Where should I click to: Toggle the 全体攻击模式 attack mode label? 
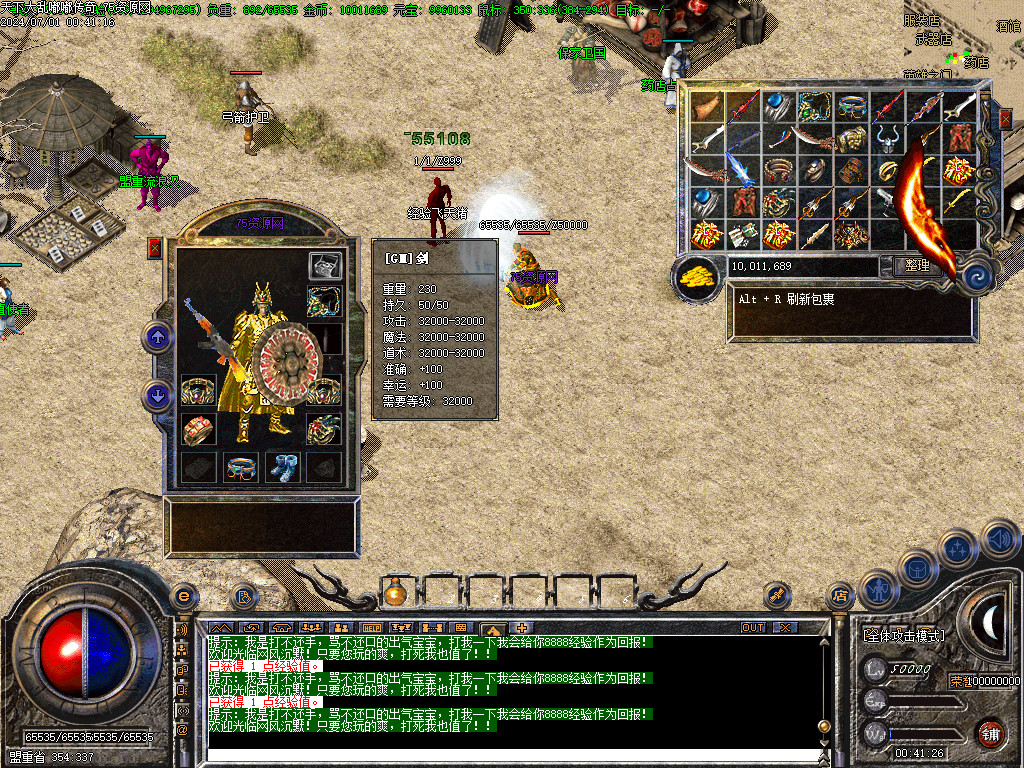point(903,635)
